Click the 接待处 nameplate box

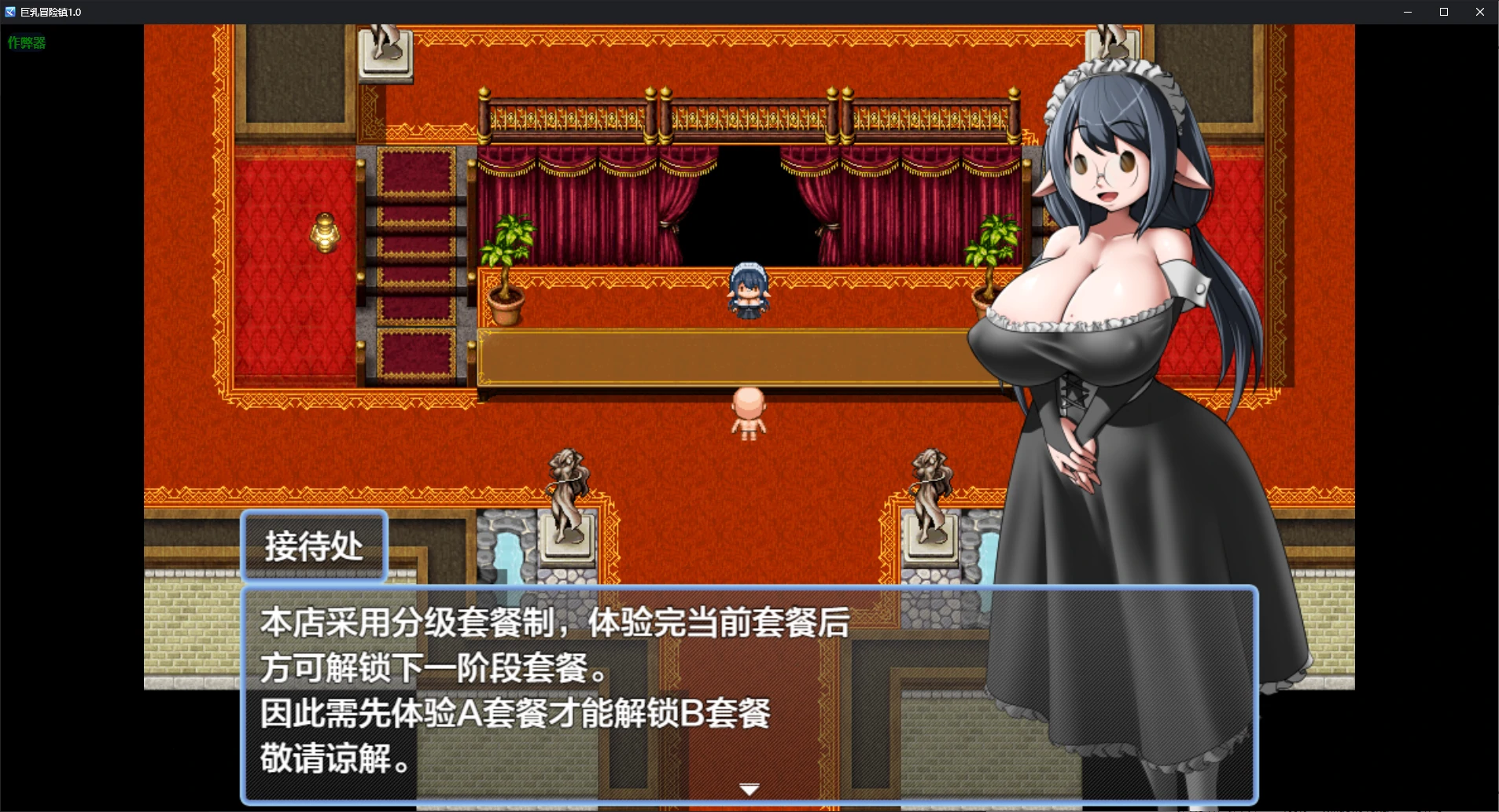point(313,546)
